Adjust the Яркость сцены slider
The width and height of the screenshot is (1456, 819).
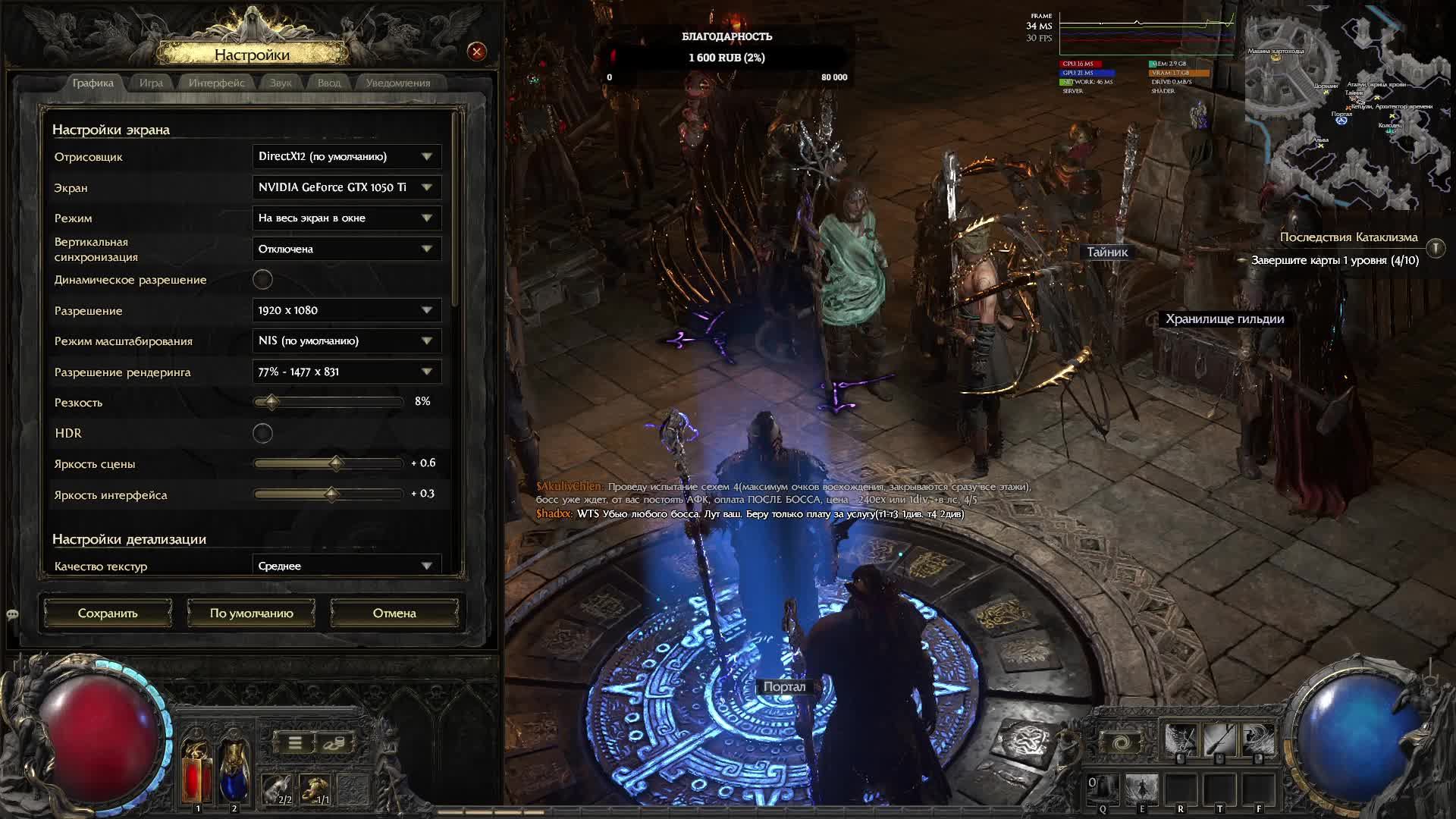click(336, 463)
